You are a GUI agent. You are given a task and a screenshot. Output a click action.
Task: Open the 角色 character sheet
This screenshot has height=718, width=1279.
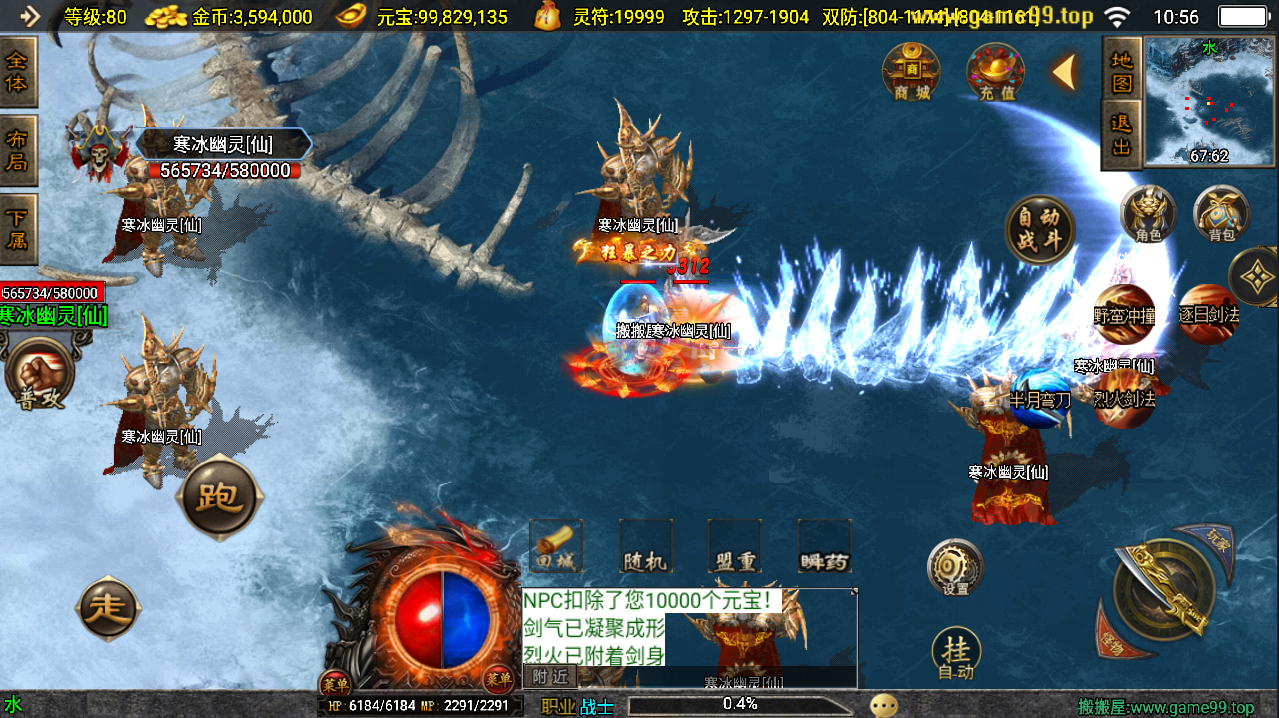(1148, 213)
